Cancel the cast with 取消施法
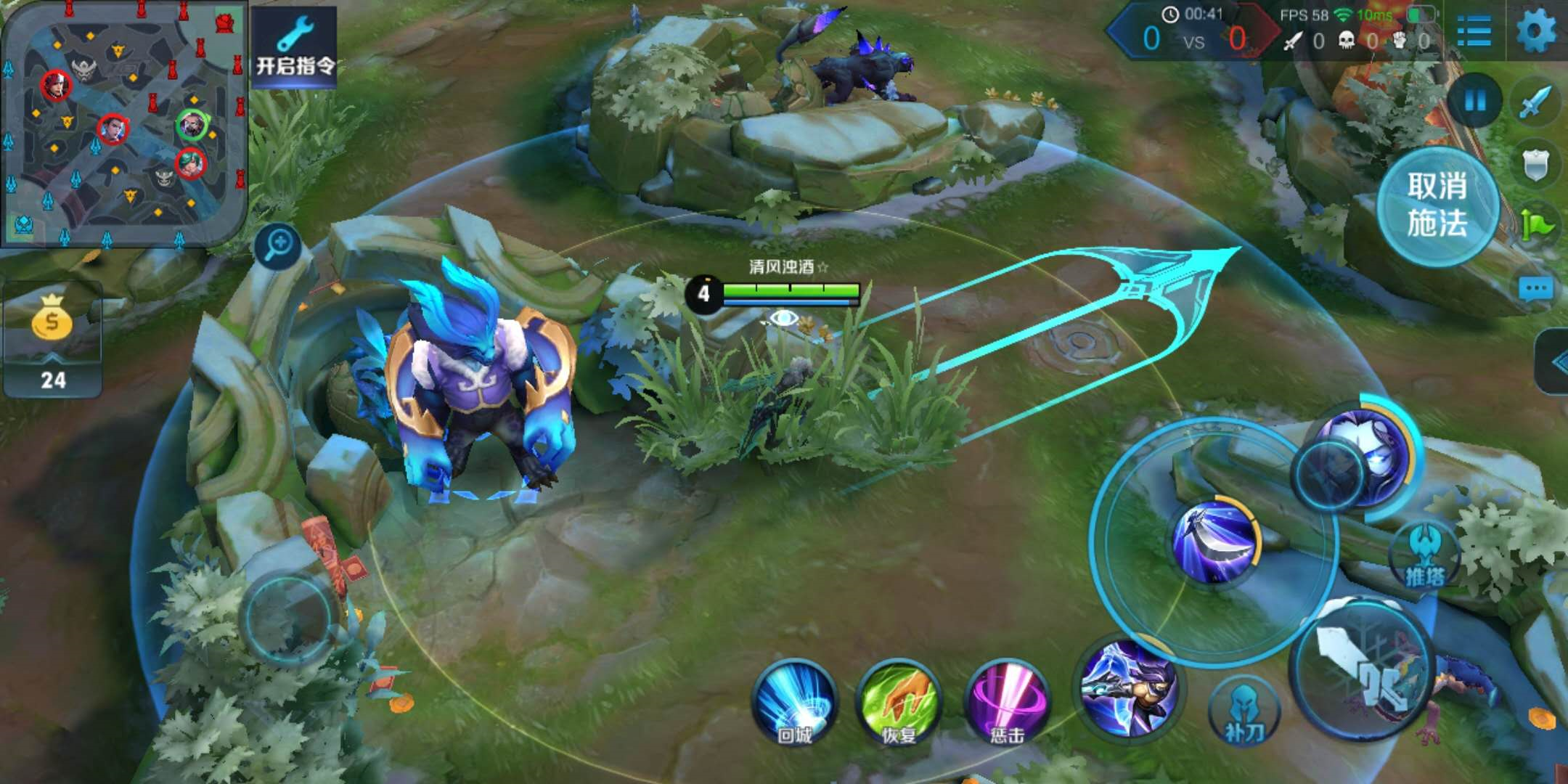This screenshot has height=784, width=1568. [x=1437, y=205]
